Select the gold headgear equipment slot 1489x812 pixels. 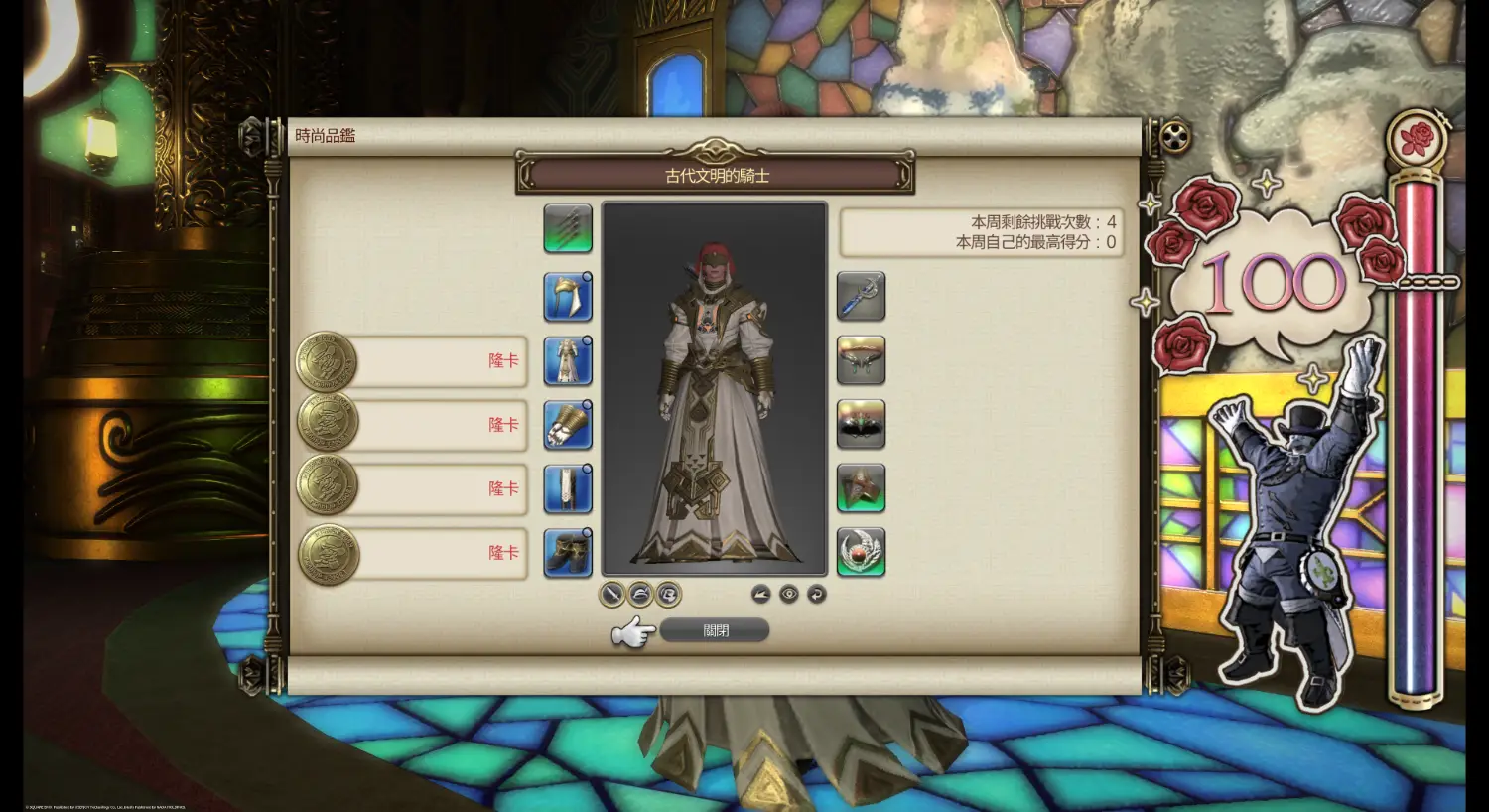[568, 297]
